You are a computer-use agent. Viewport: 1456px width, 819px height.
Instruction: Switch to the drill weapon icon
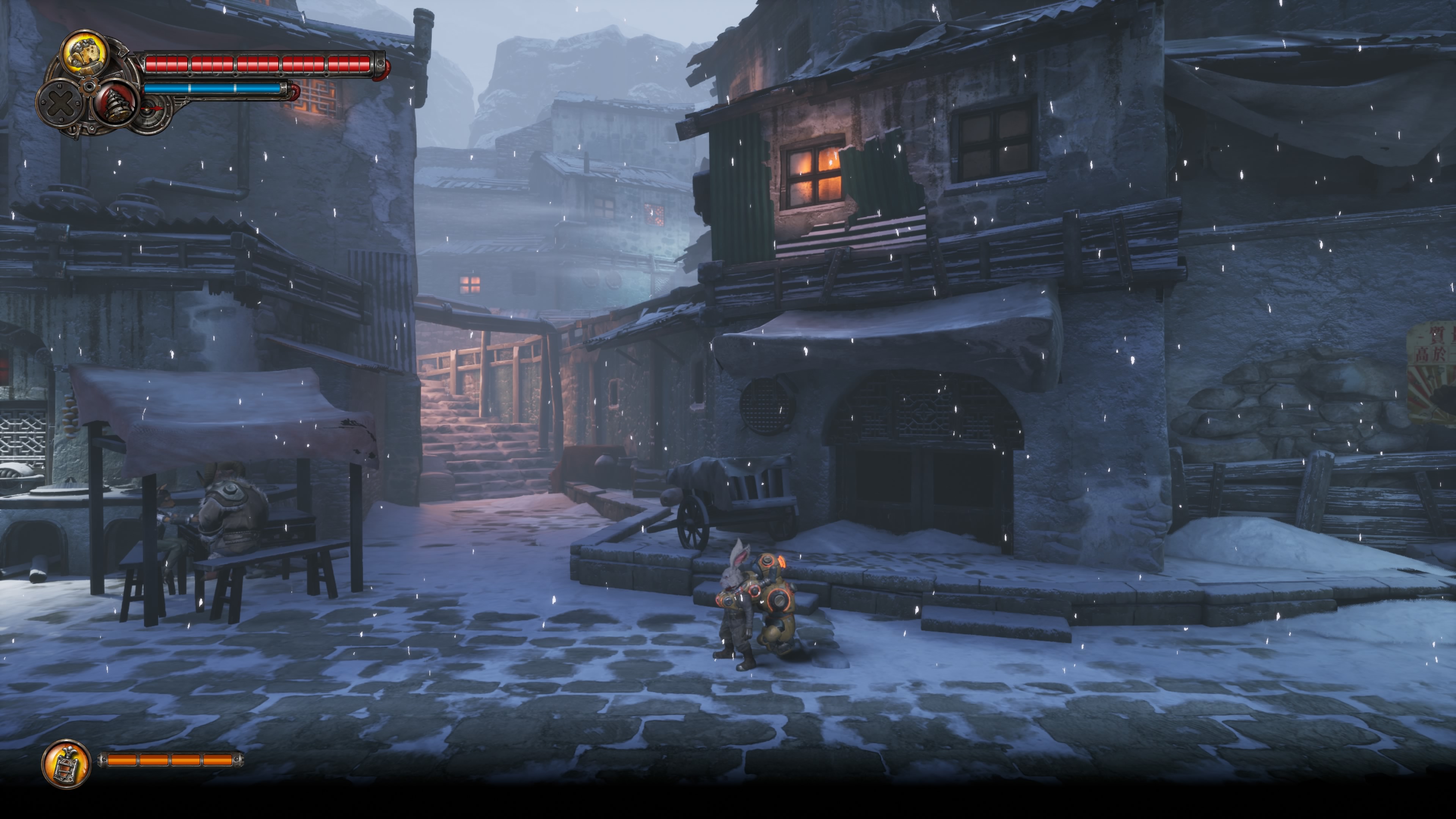point(116,103)
